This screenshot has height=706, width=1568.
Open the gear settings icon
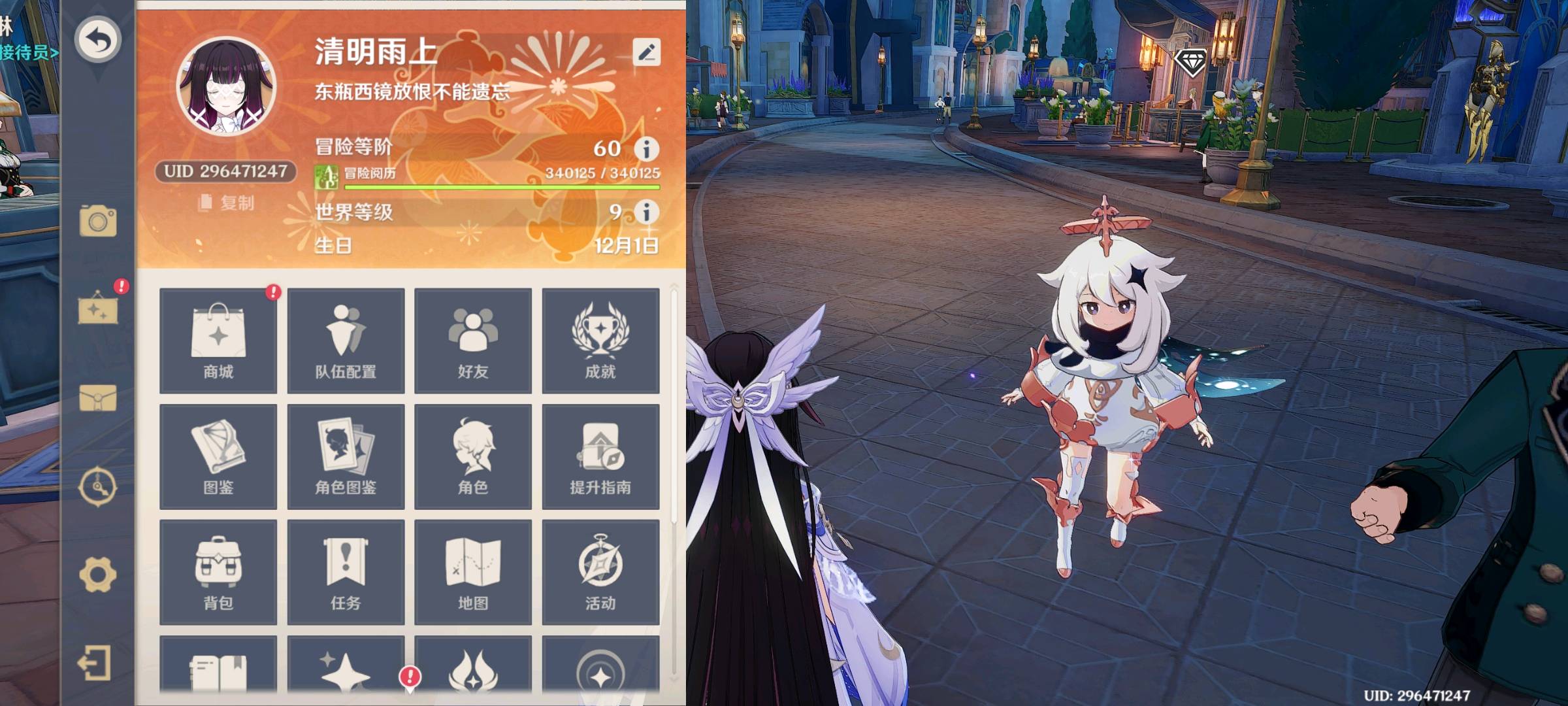click(x=98, y=575)
